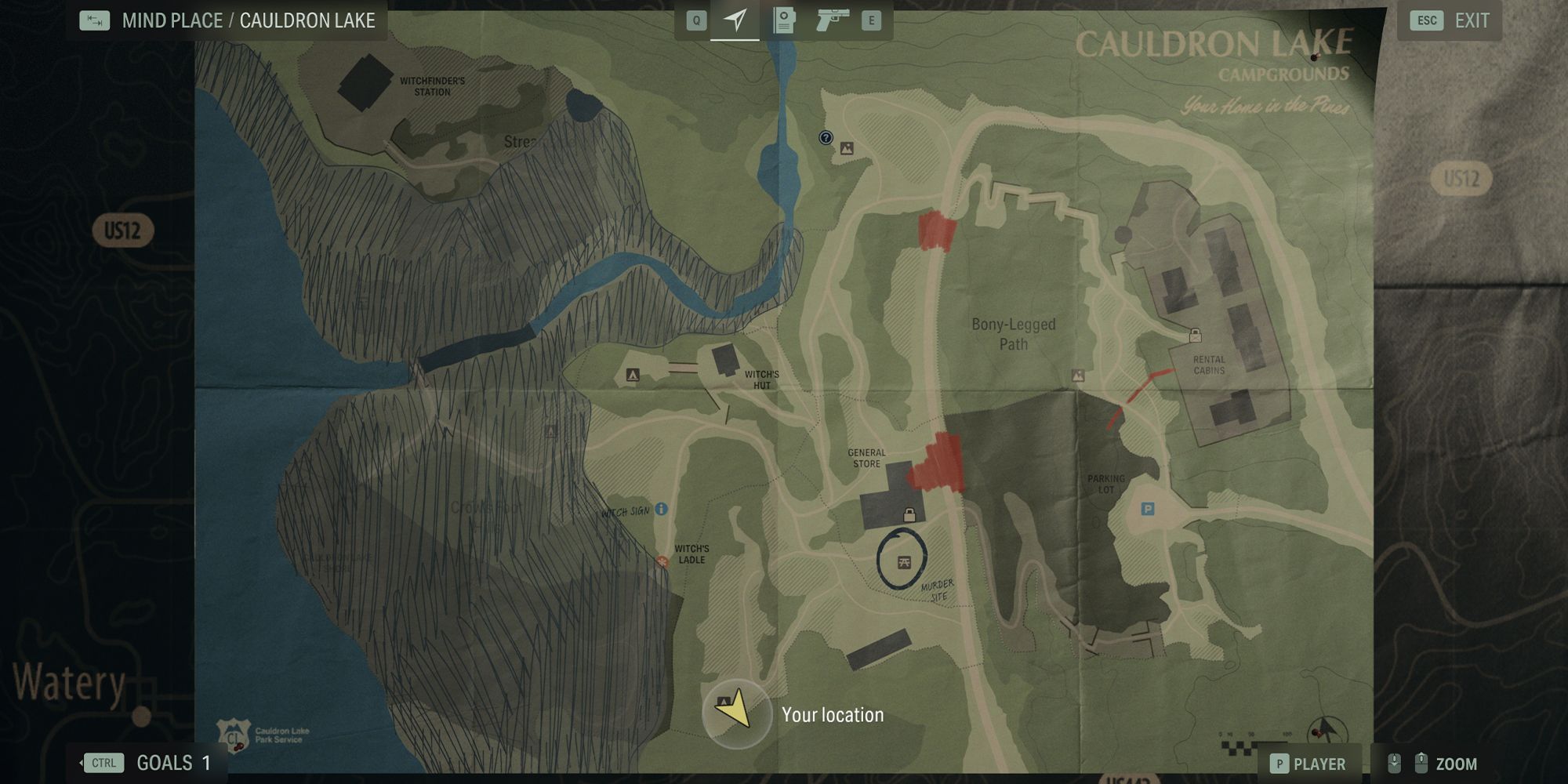Click the red Witch's Ladle marker
The width and height of the screenshot is (1568, 784).
coord(662,561)
